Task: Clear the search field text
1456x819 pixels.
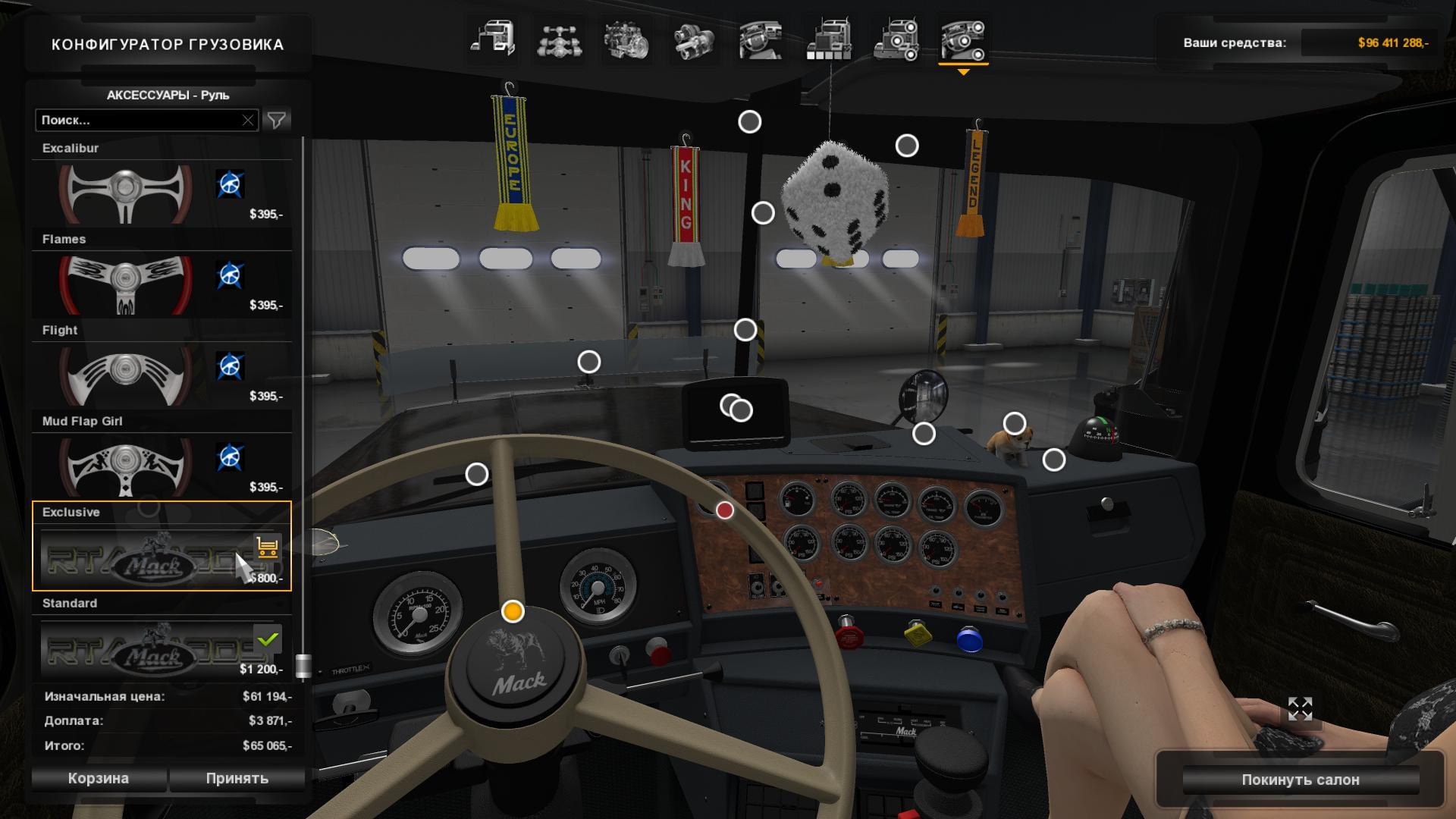Action: coord(248,120)
